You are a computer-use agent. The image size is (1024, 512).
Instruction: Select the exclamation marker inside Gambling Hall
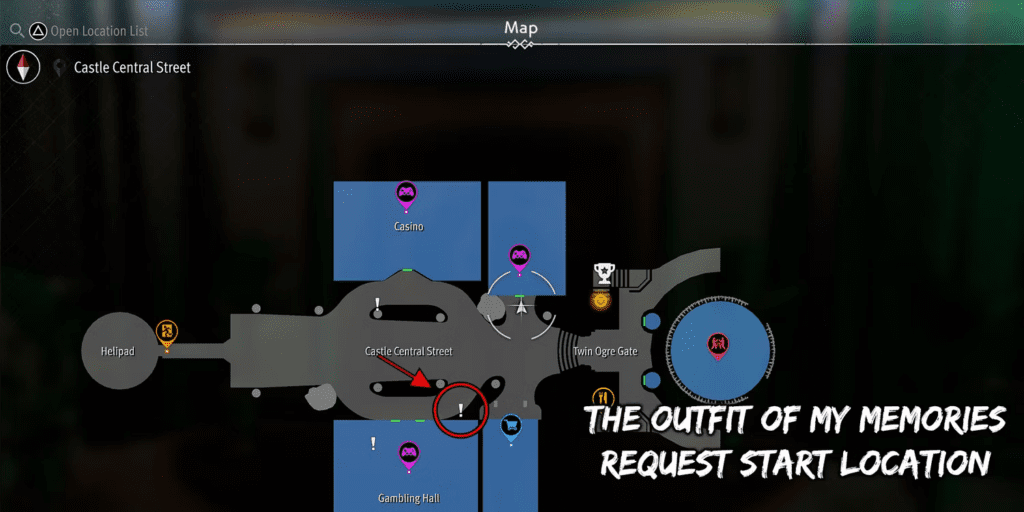[373, 442]
